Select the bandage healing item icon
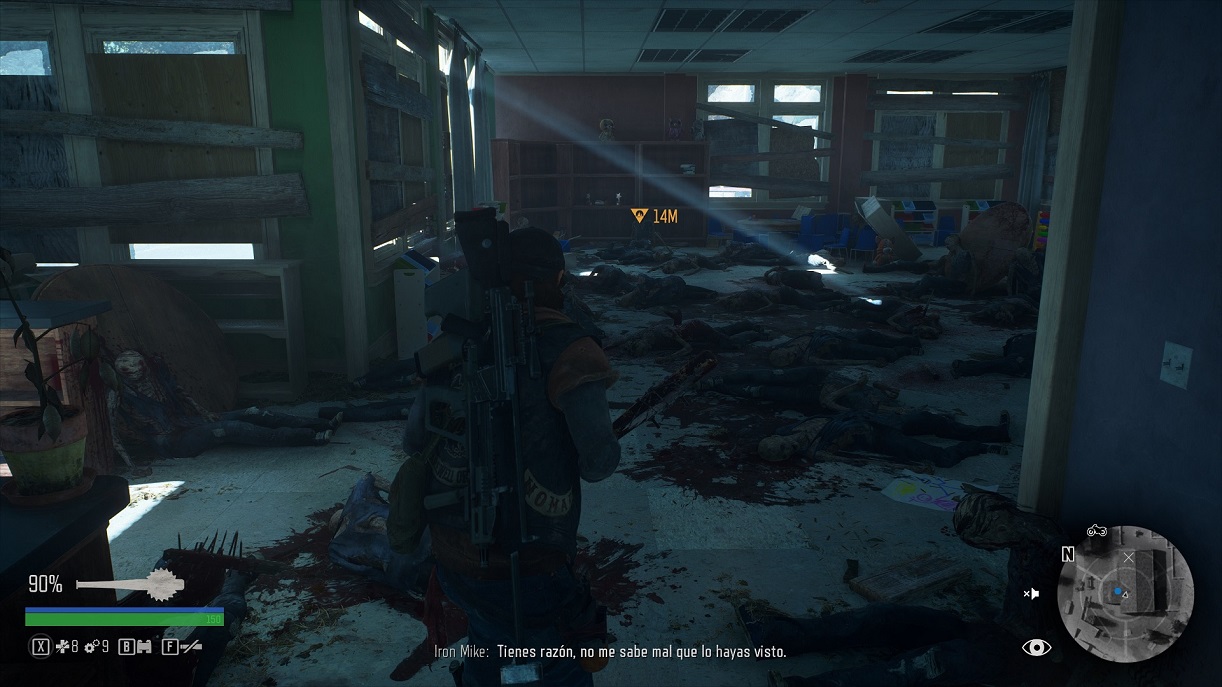Viewport: 1222px width, 687px height. click(61, 647)
